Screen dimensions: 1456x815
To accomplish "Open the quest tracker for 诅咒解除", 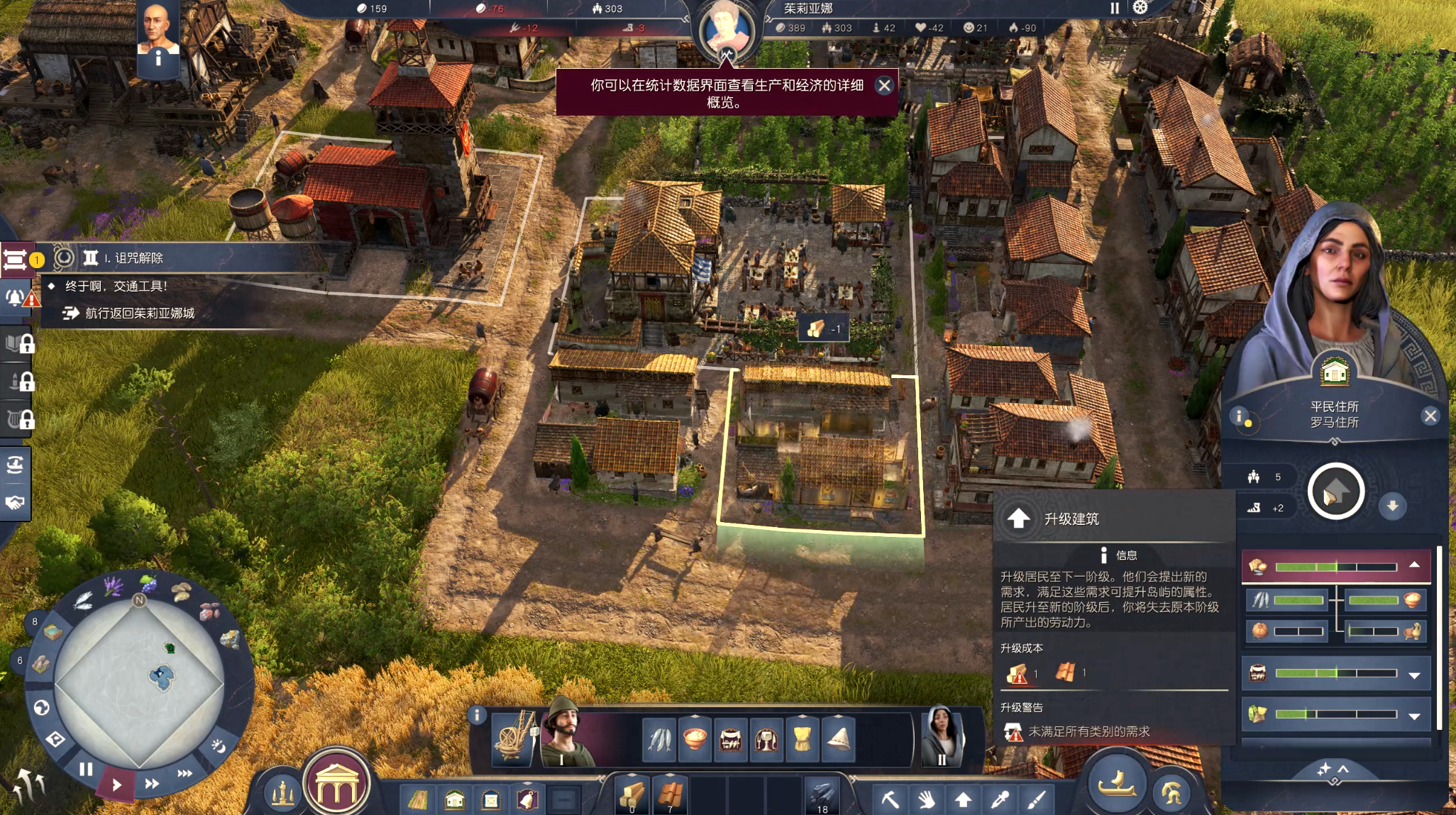I will (135, 258).
